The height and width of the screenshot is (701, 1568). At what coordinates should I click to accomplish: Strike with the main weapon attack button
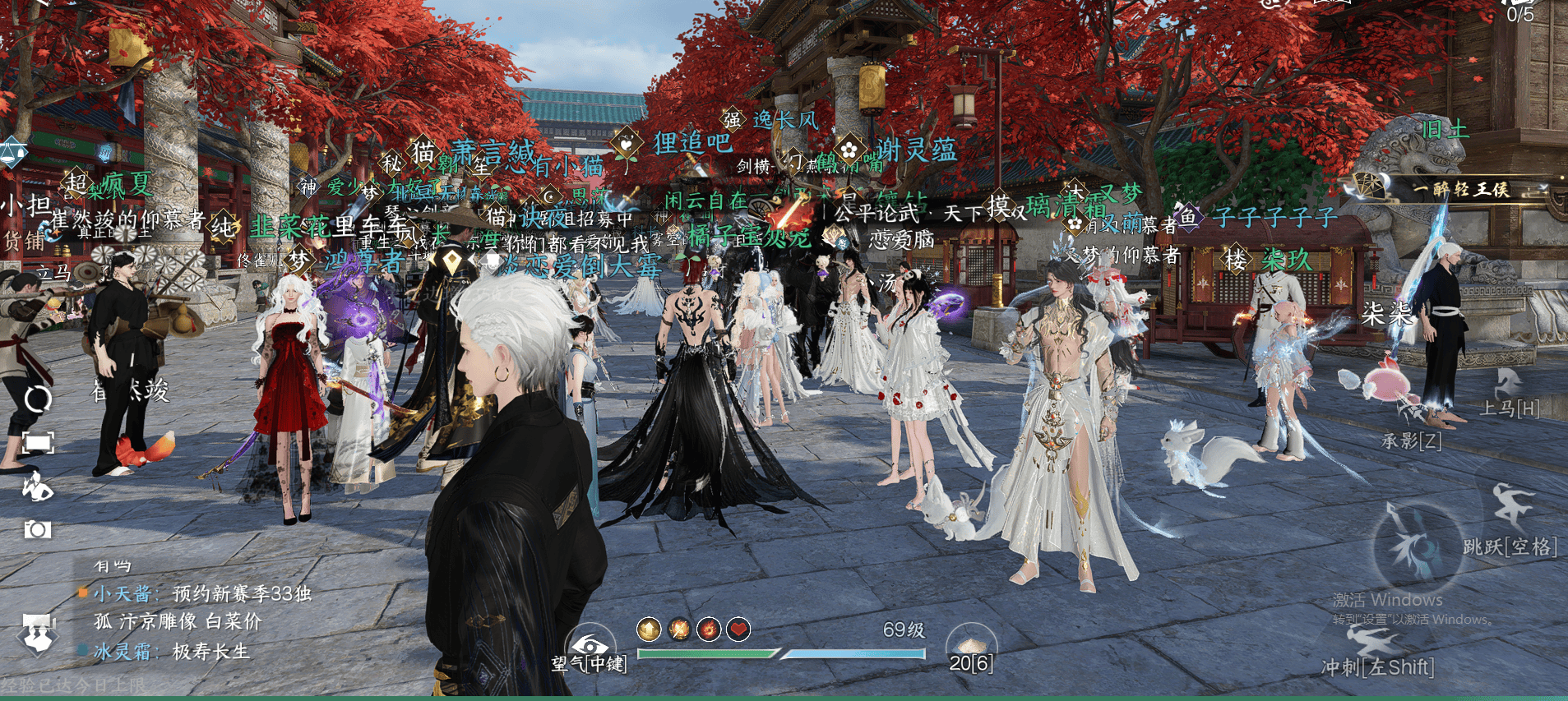tap(1416, 547)
